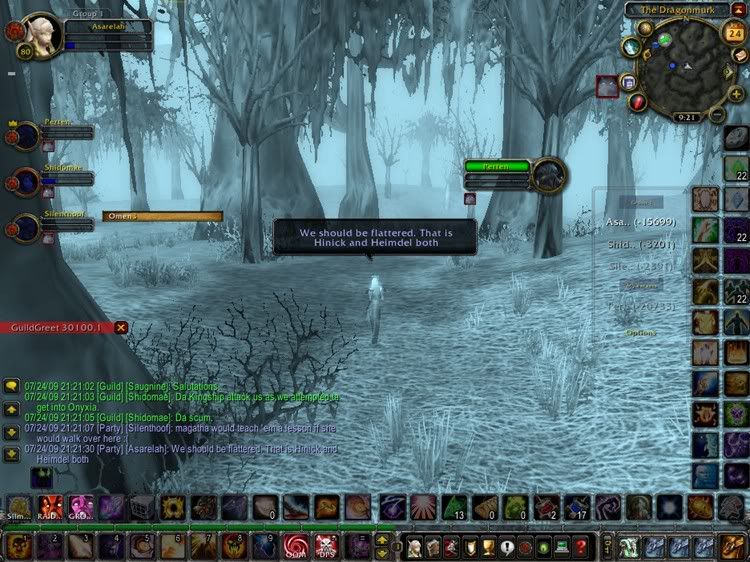Click the red skull DPS macro button
The image size is (750, 562).
pos(326,546)
